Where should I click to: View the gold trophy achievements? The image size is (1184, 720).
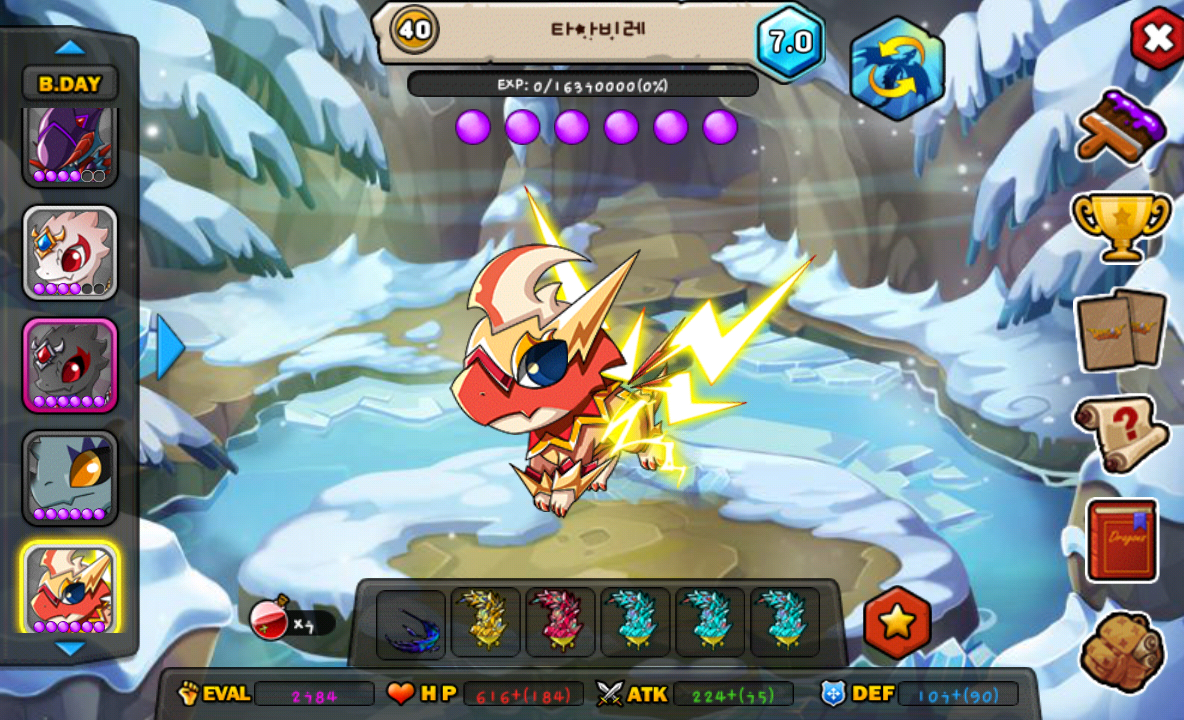[x=1121, y=224]
